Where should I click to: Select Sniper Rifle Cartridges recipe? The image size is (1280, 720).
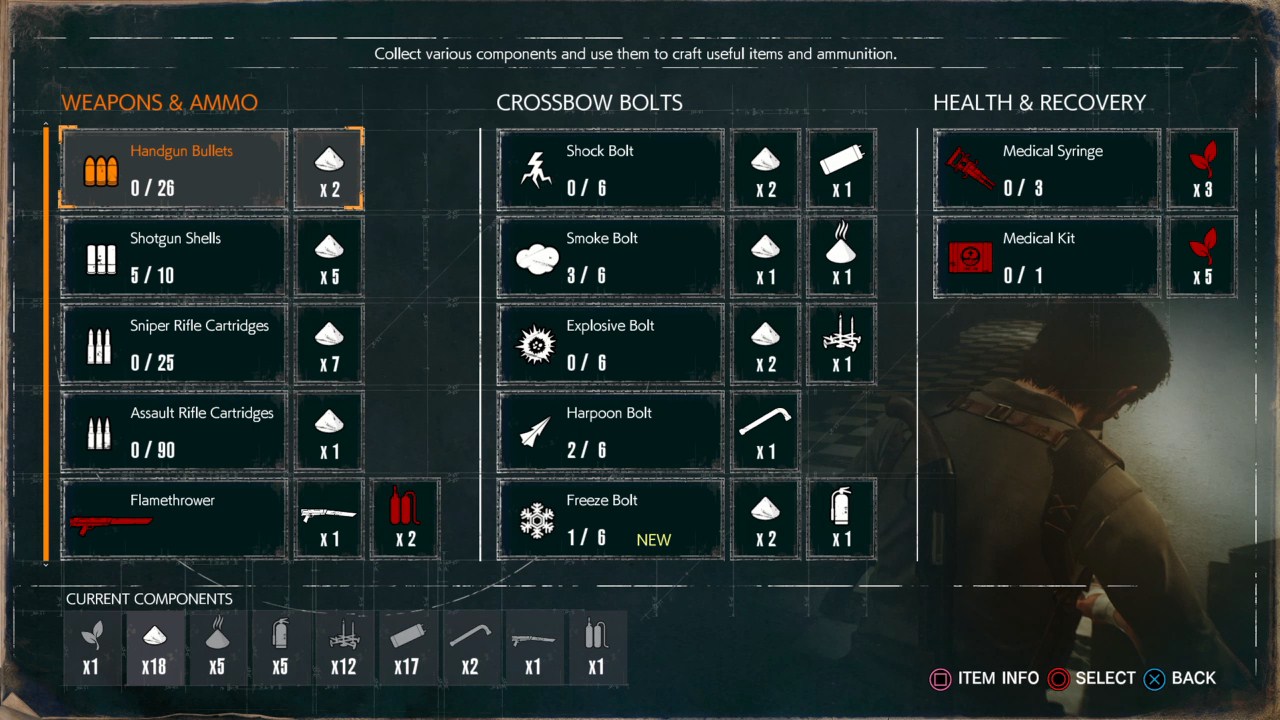[x=174, y=344]
